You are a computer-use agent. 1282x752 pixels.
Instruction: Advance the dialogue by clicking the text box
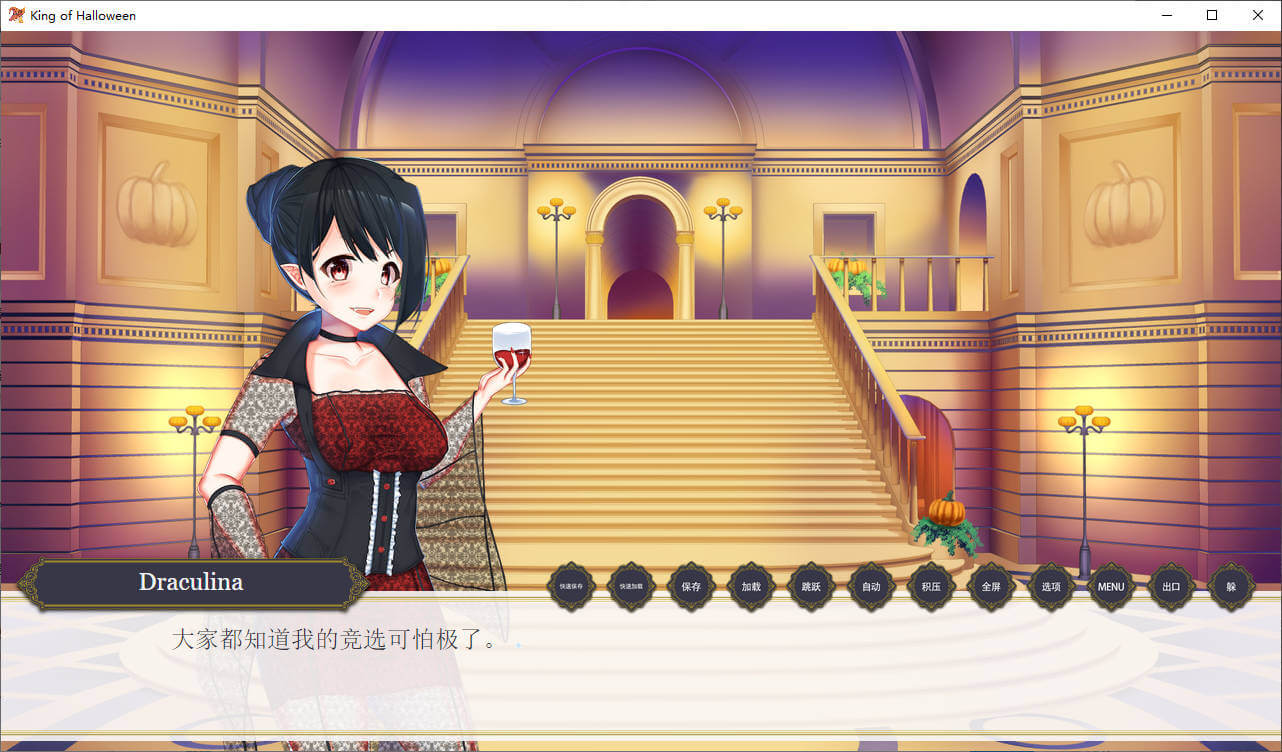pyautogui.click(x=640, y=670)
